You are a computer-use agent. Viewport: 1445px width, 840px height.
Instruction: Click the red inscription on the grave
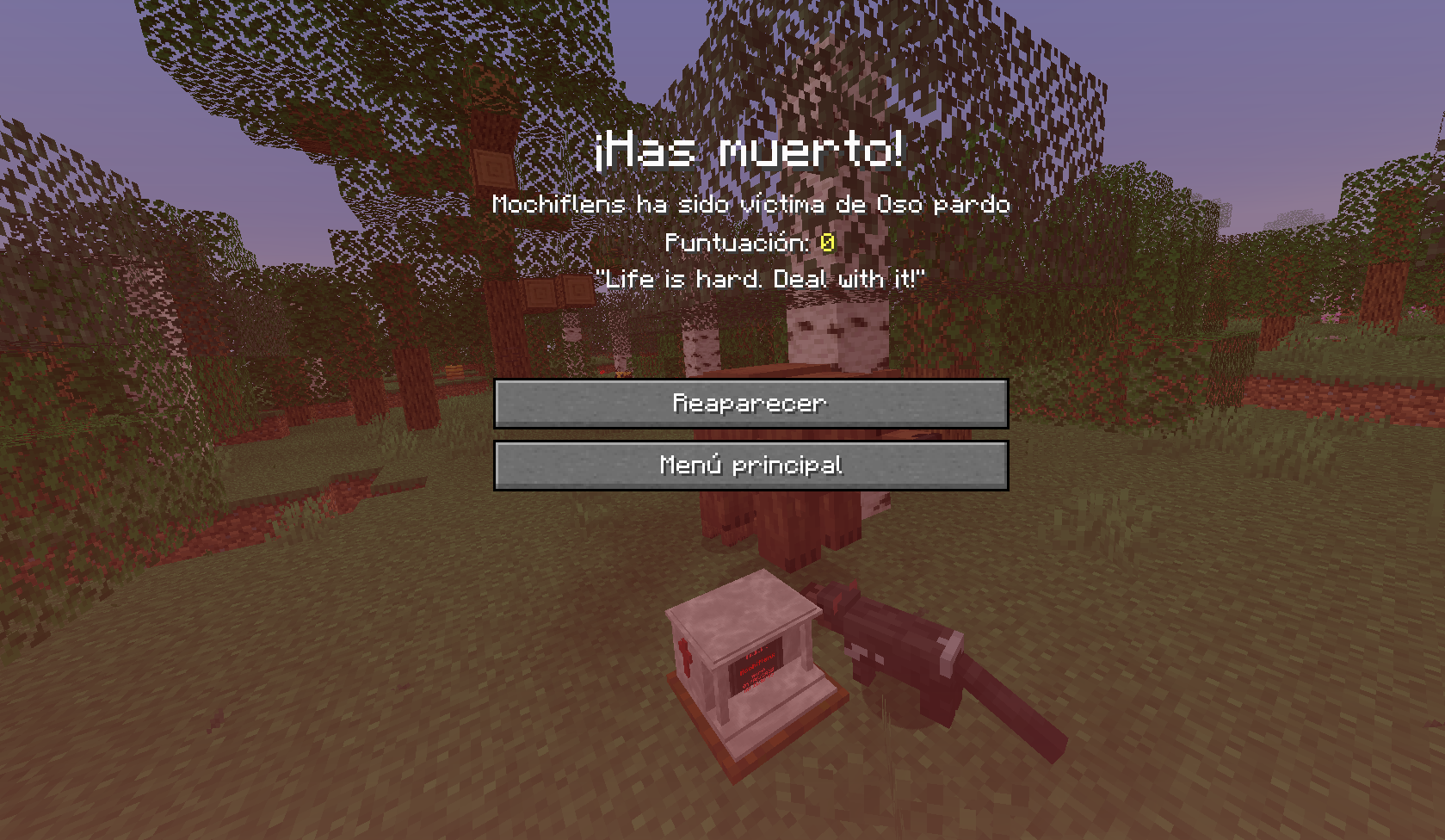tap(757, 667)
